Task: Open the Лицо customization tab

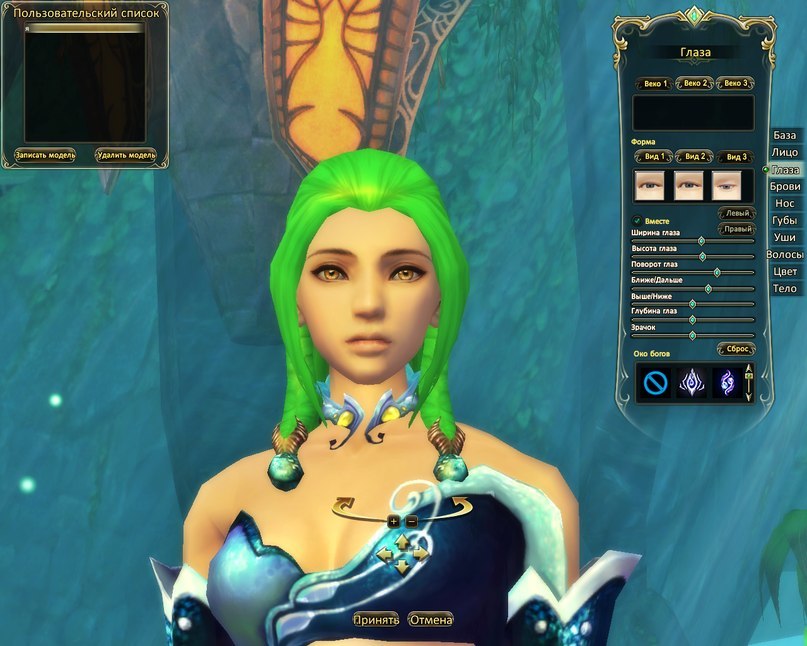Action: coord(785,152)
